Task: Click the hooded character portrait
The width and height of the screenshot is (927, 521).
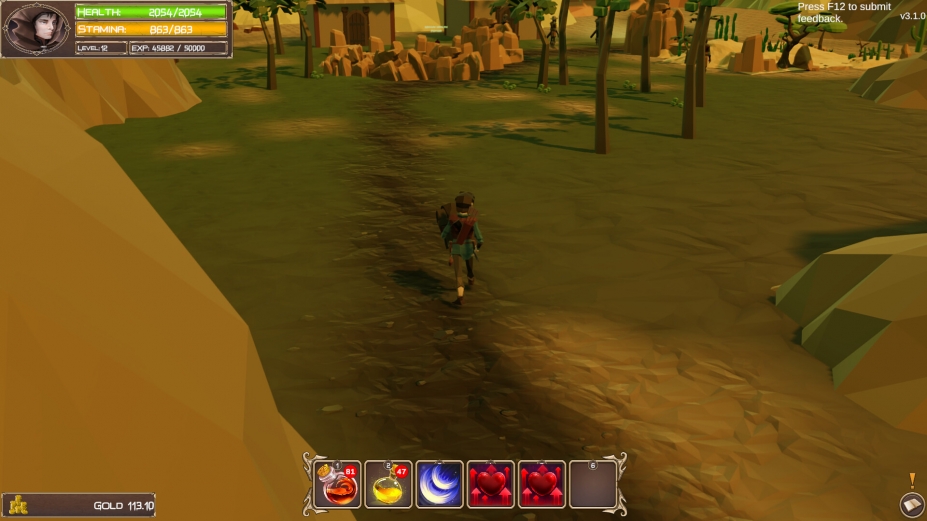Action: 36,29
